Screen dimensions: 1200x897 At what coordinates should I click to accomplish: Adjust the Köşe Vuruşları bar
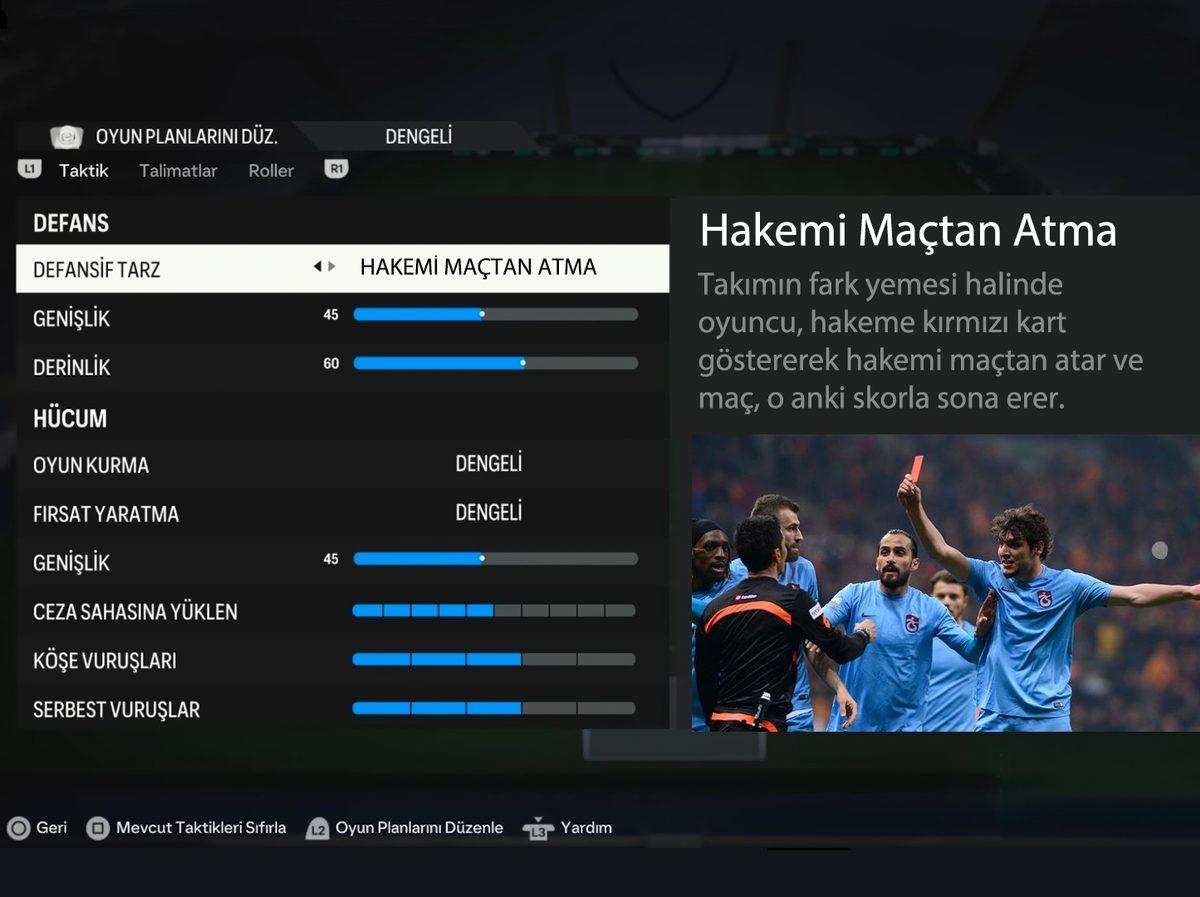click(x=494, y=659)
